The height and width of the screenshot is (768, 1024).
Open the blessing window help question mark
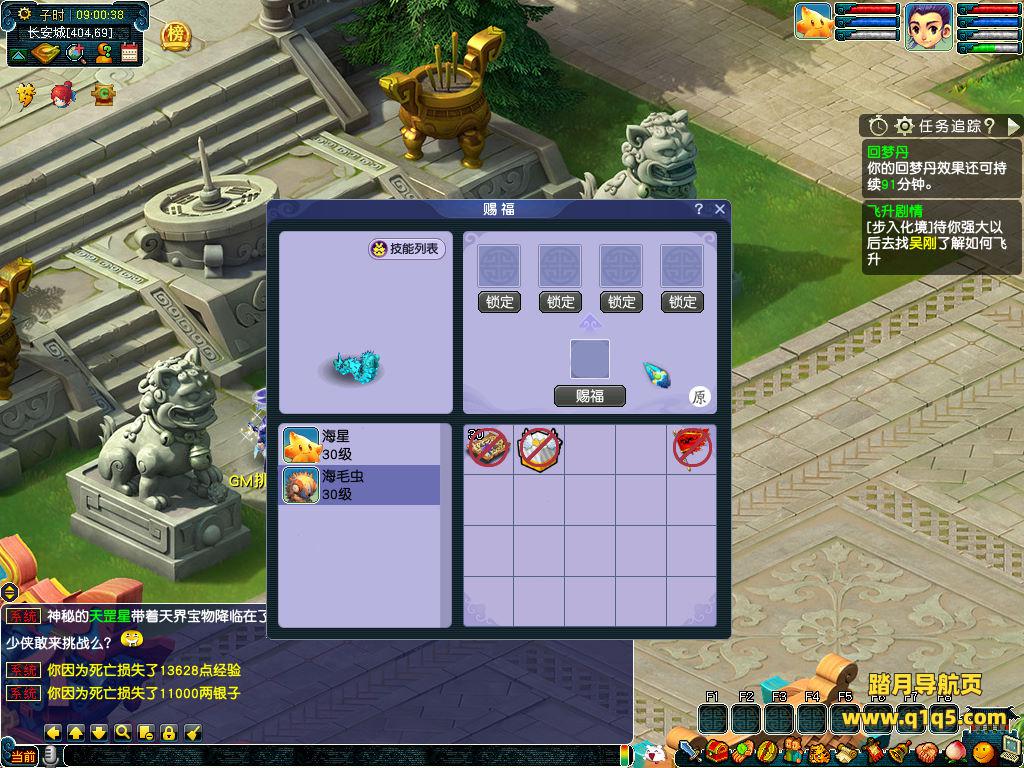point(699,209)
